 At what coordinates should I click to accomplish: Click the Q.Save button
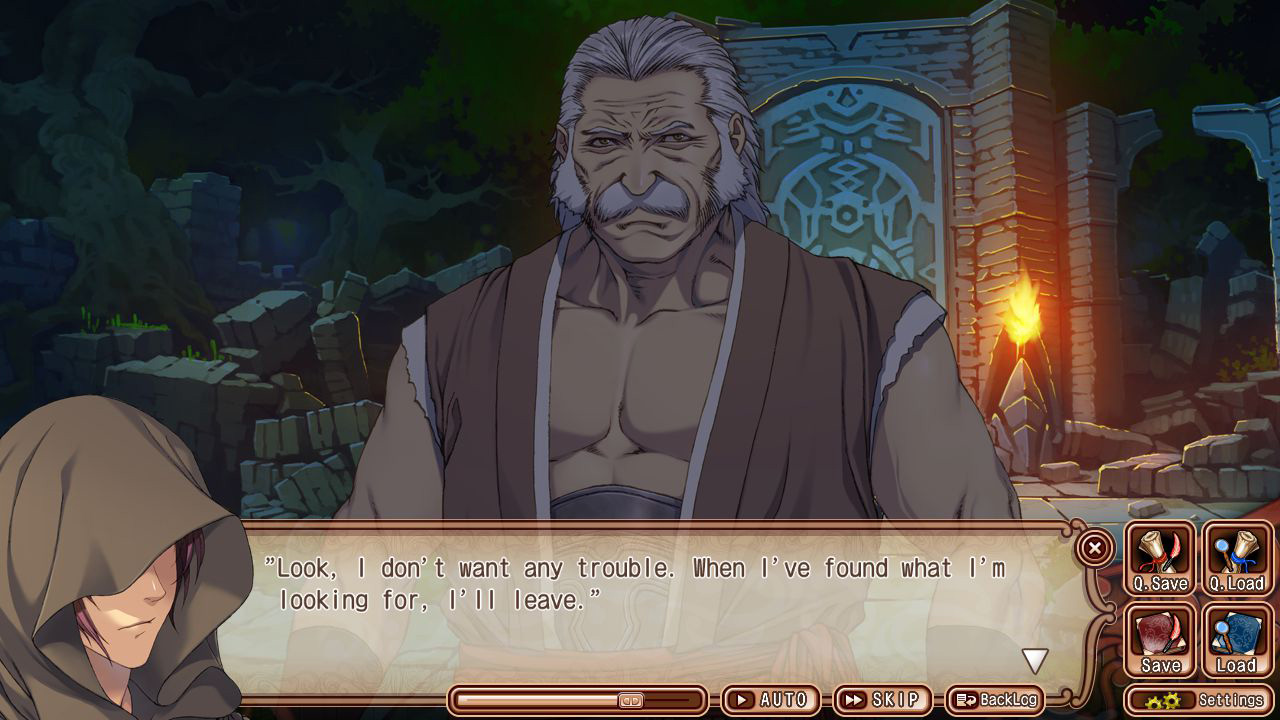[x=1160, y=559]
